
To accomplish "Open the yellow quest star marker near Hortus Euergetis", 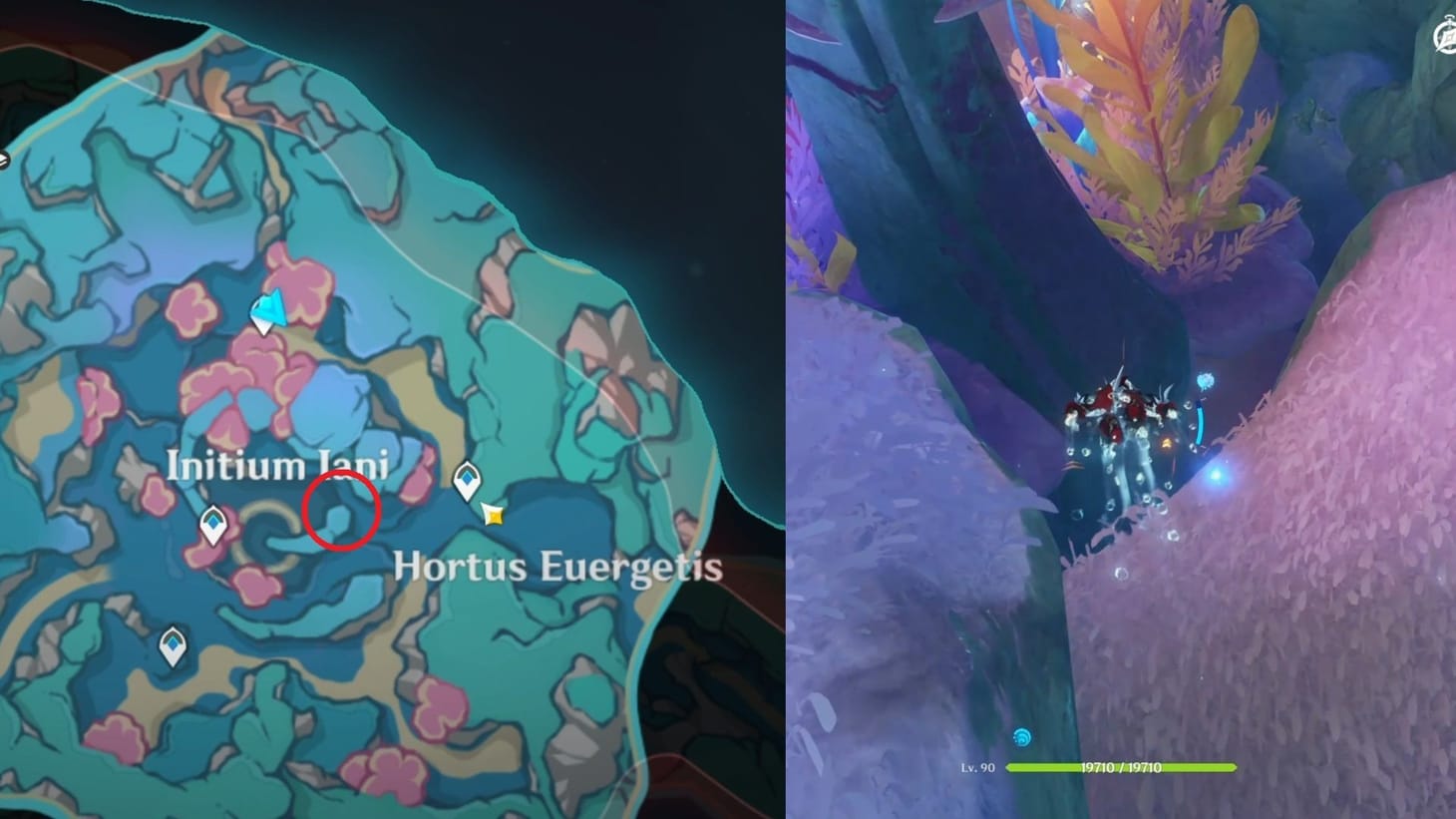I will tap(492, 515).
